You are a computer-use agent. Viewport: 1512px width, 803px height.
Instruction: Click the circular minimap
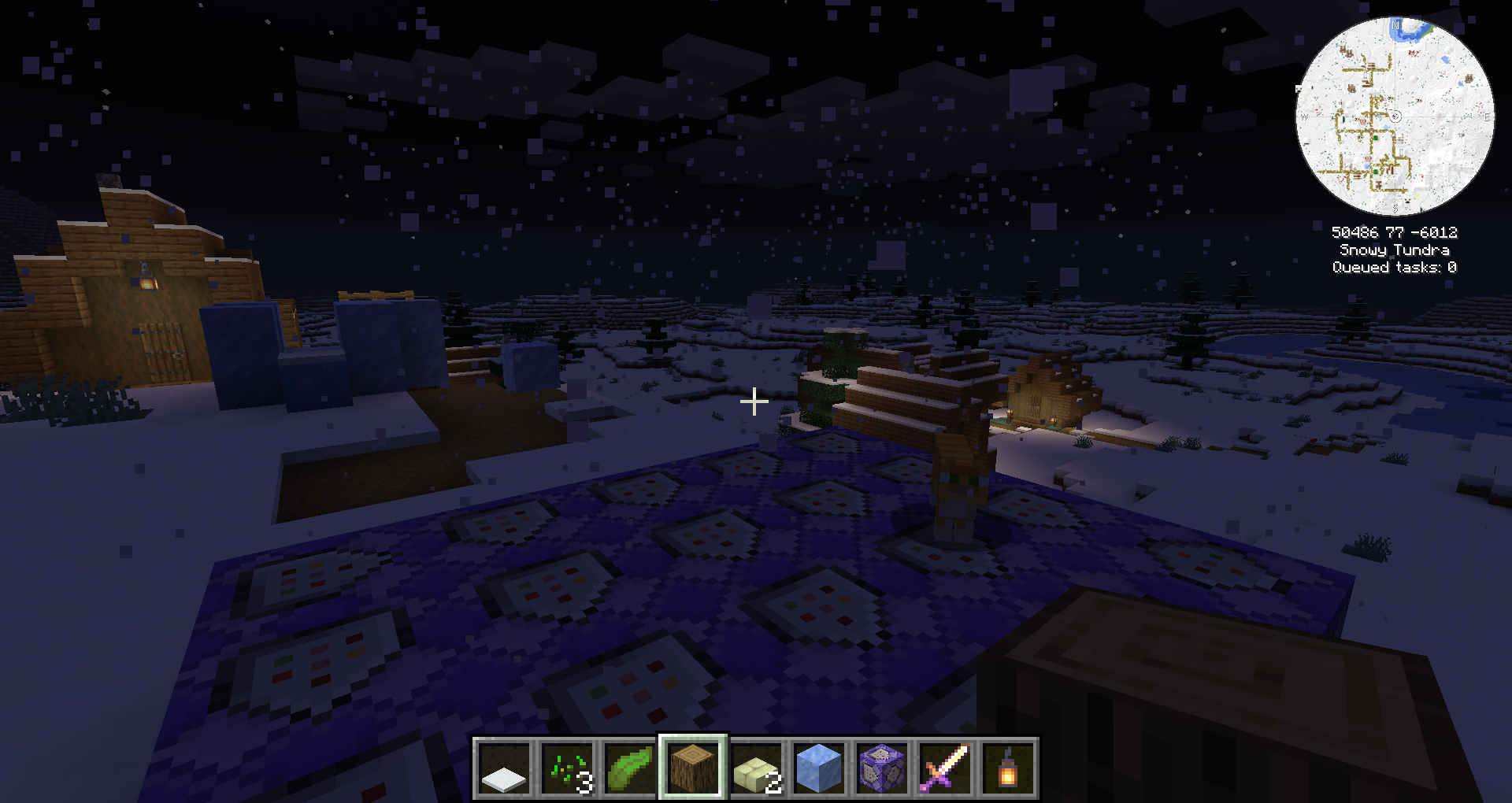[1395, 116]
